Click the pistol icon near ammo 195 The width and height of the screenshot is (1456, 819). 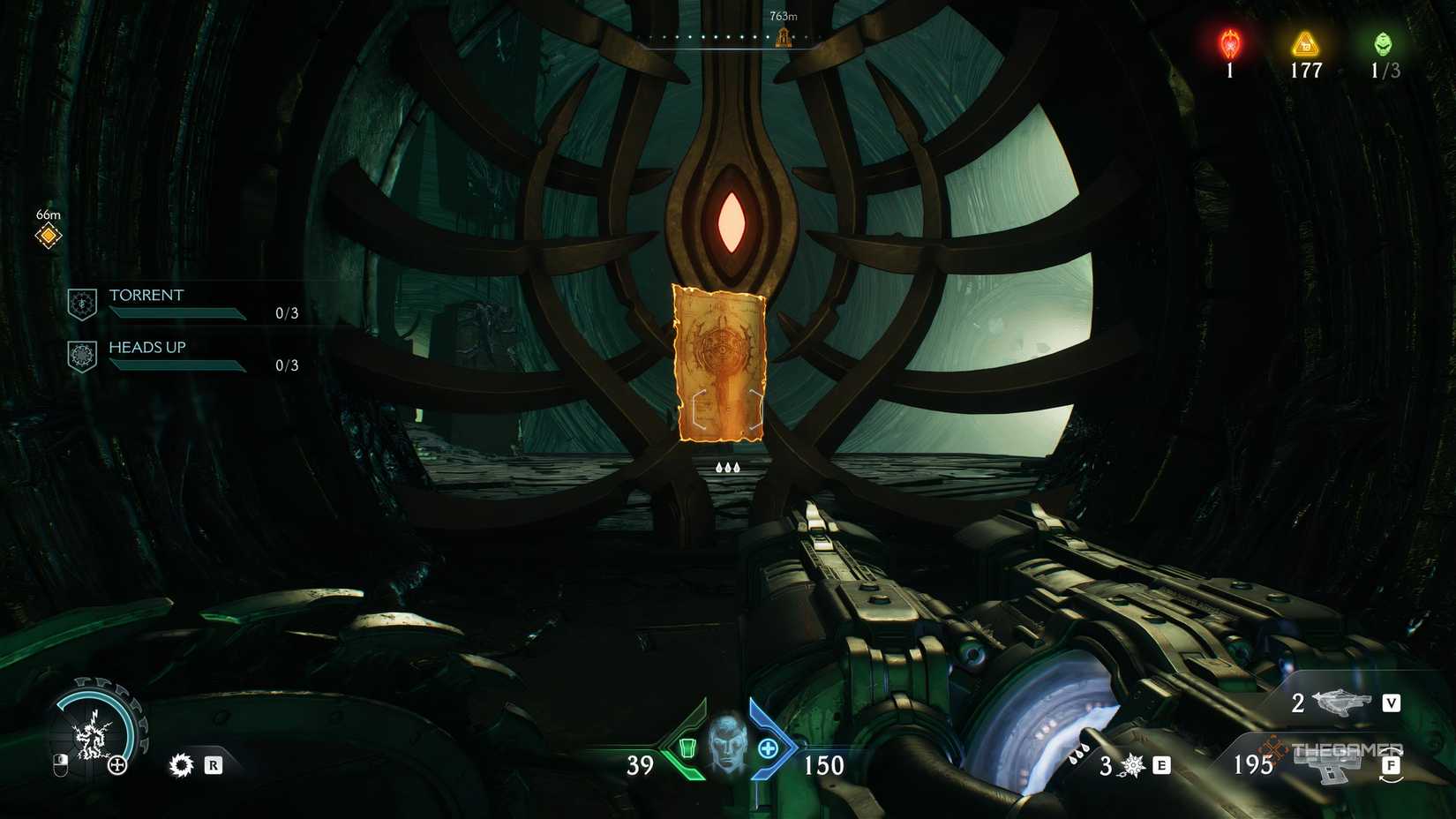(x=1331, y=767)
